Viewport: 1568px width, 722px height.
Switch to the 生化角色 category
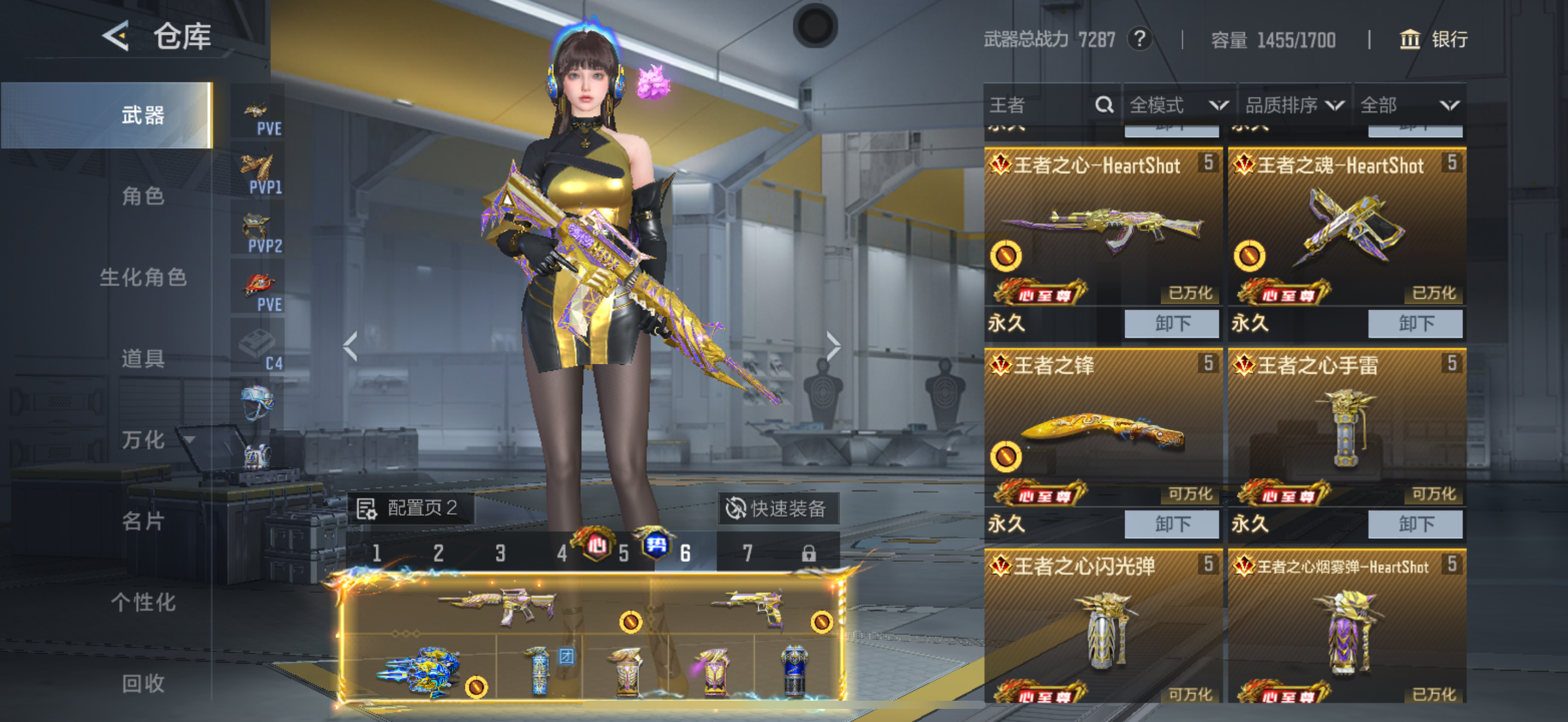click(x=143, y=278)
